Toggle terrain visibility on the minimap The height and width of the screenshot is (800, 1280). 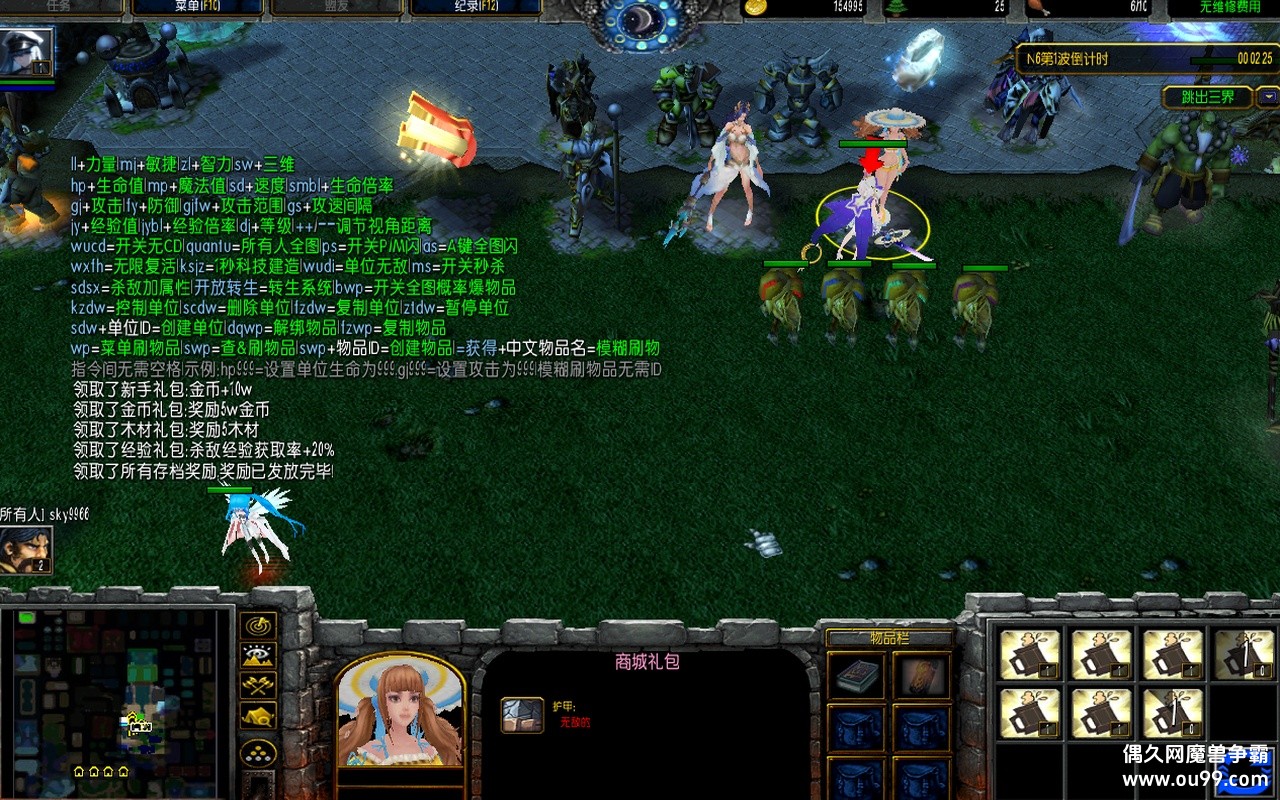click(x=258, y=656)
